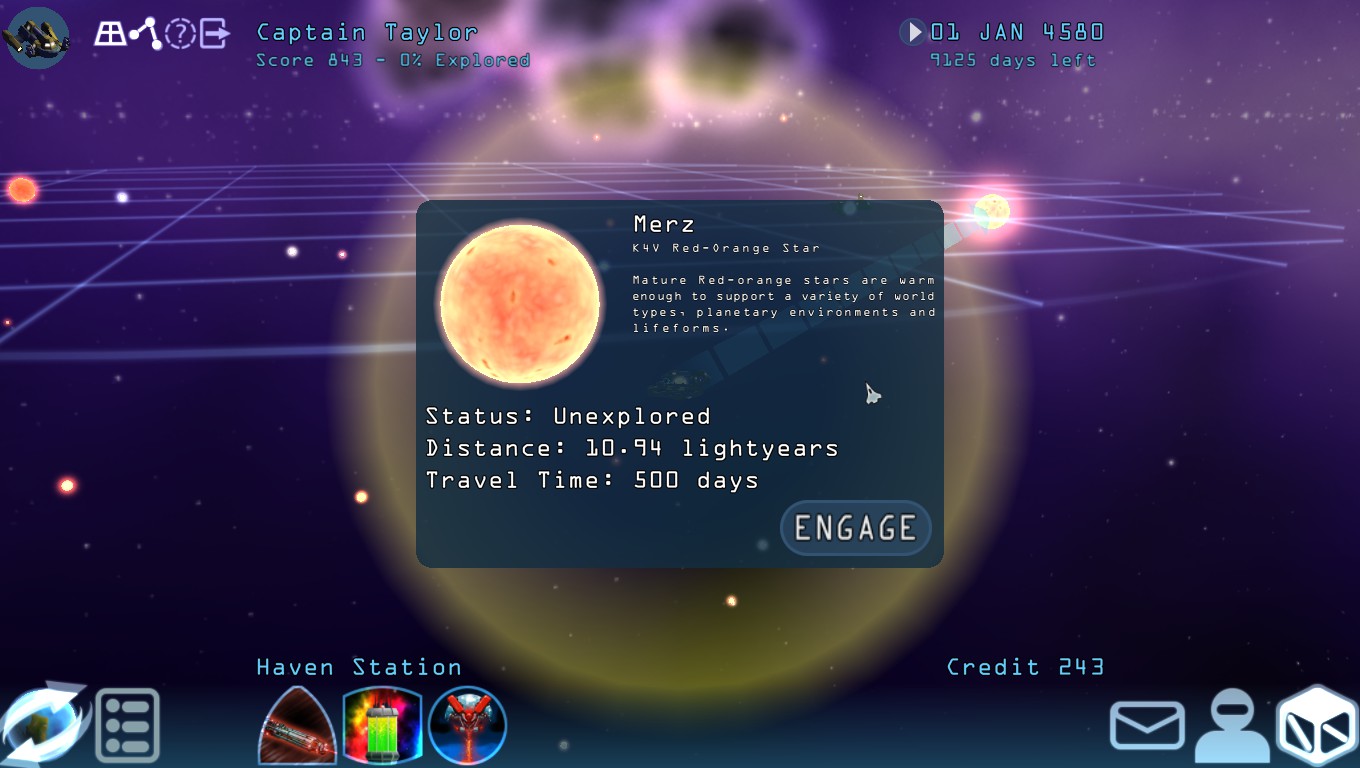Image resolution: width=1360 pixels, height=768 pixels.
Task: Open the mission list icon
Action: coord(128,726)
